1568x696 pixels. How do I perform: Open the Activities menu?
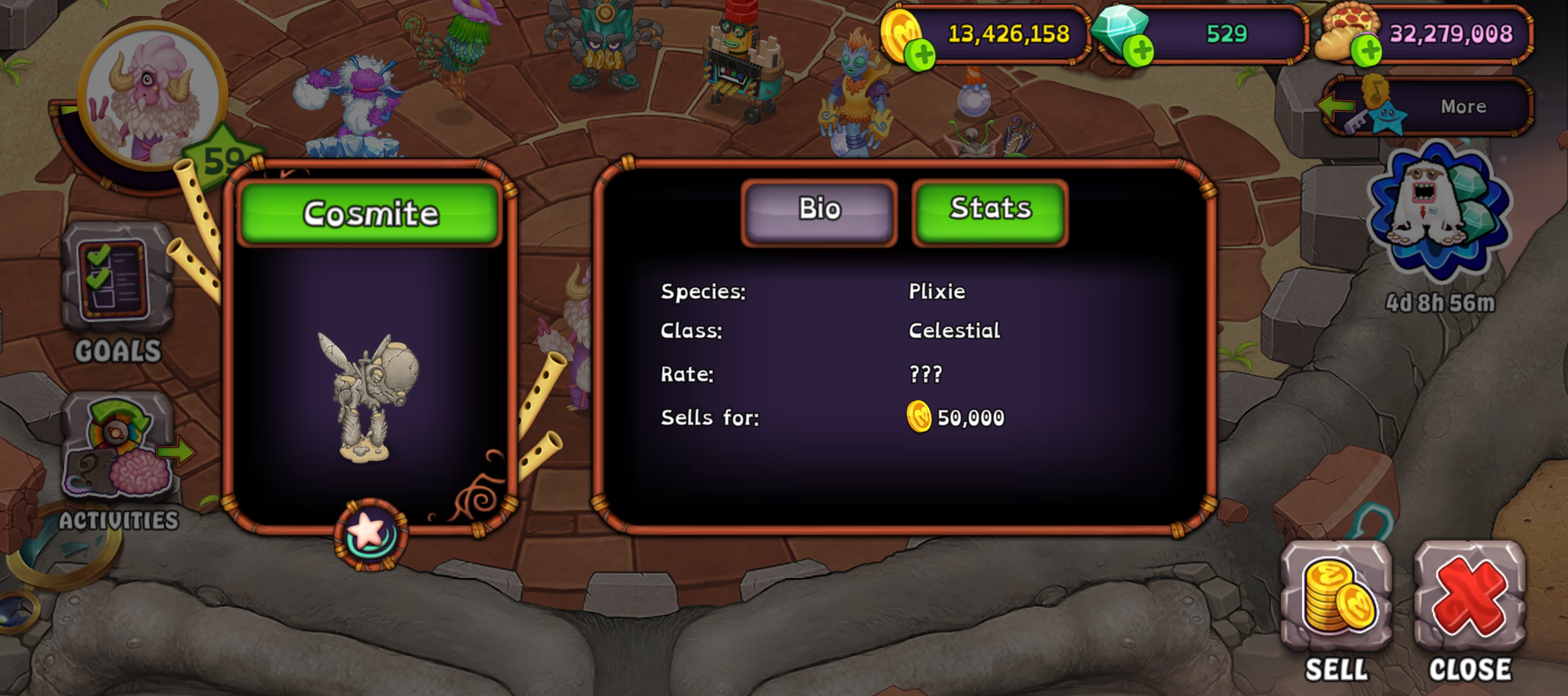click(x=119, y=458)
